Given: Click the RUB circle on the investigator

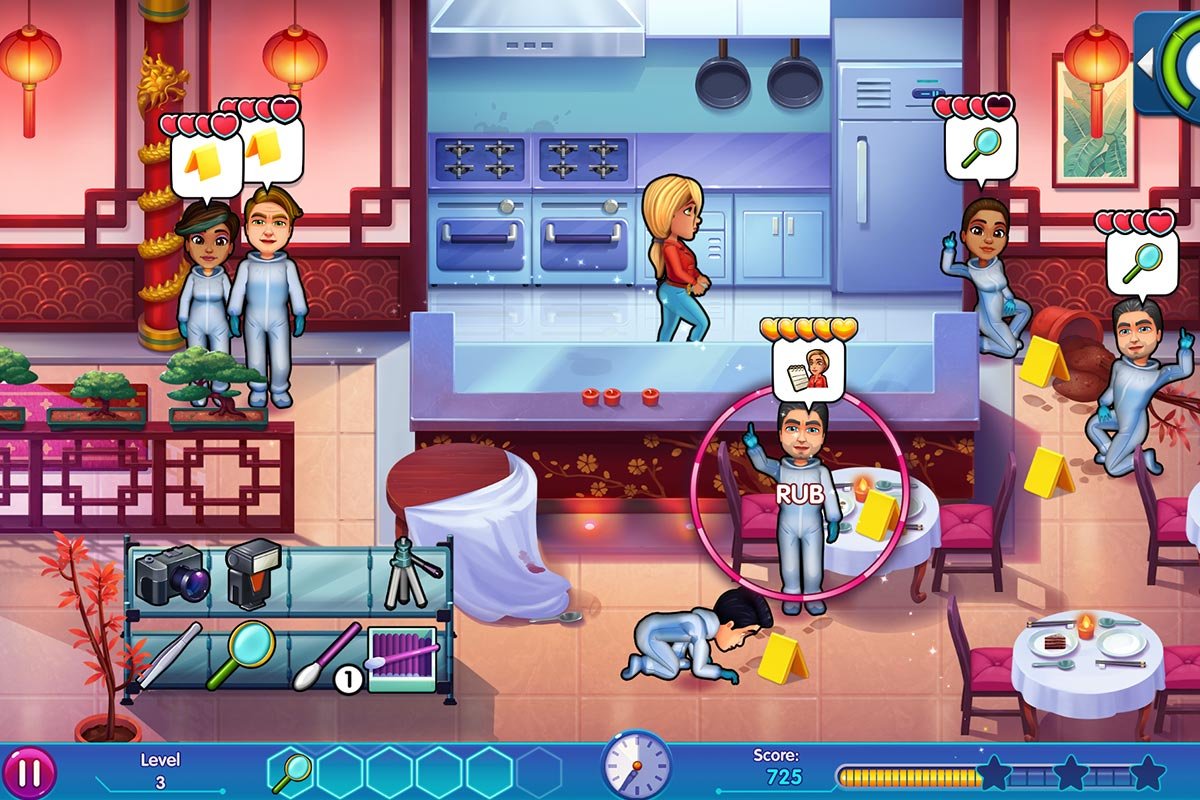Looking at the screenshot, I should [799, 492].
